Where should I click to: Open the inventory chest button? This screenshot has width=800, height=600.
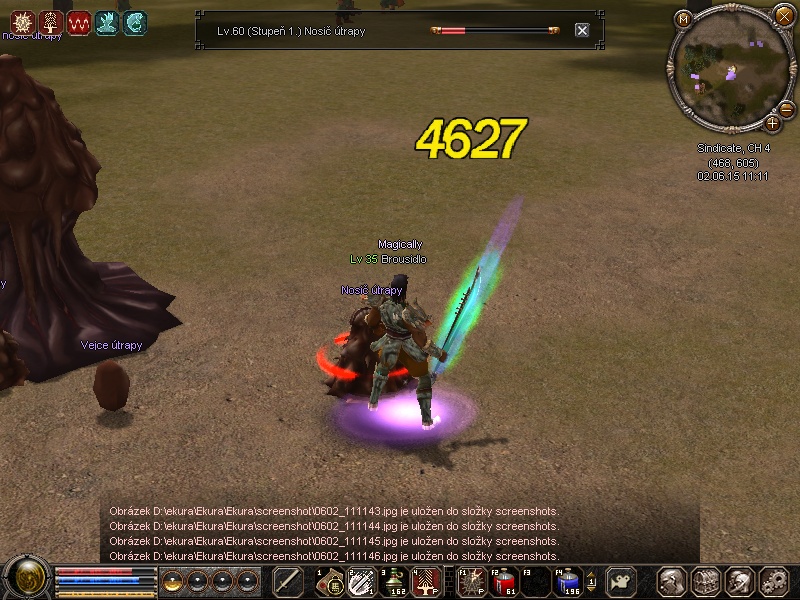click(x=705, y=581)
